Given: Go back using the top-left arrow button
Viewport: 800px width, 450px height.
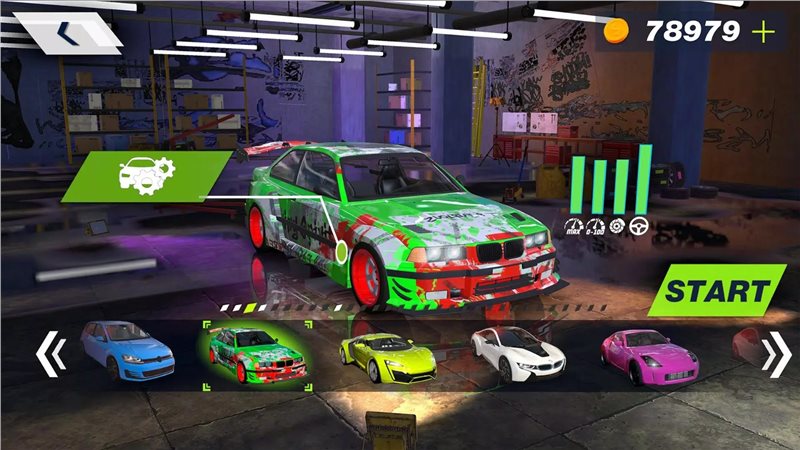Looking at the screenshot, I should click(70, 35).
